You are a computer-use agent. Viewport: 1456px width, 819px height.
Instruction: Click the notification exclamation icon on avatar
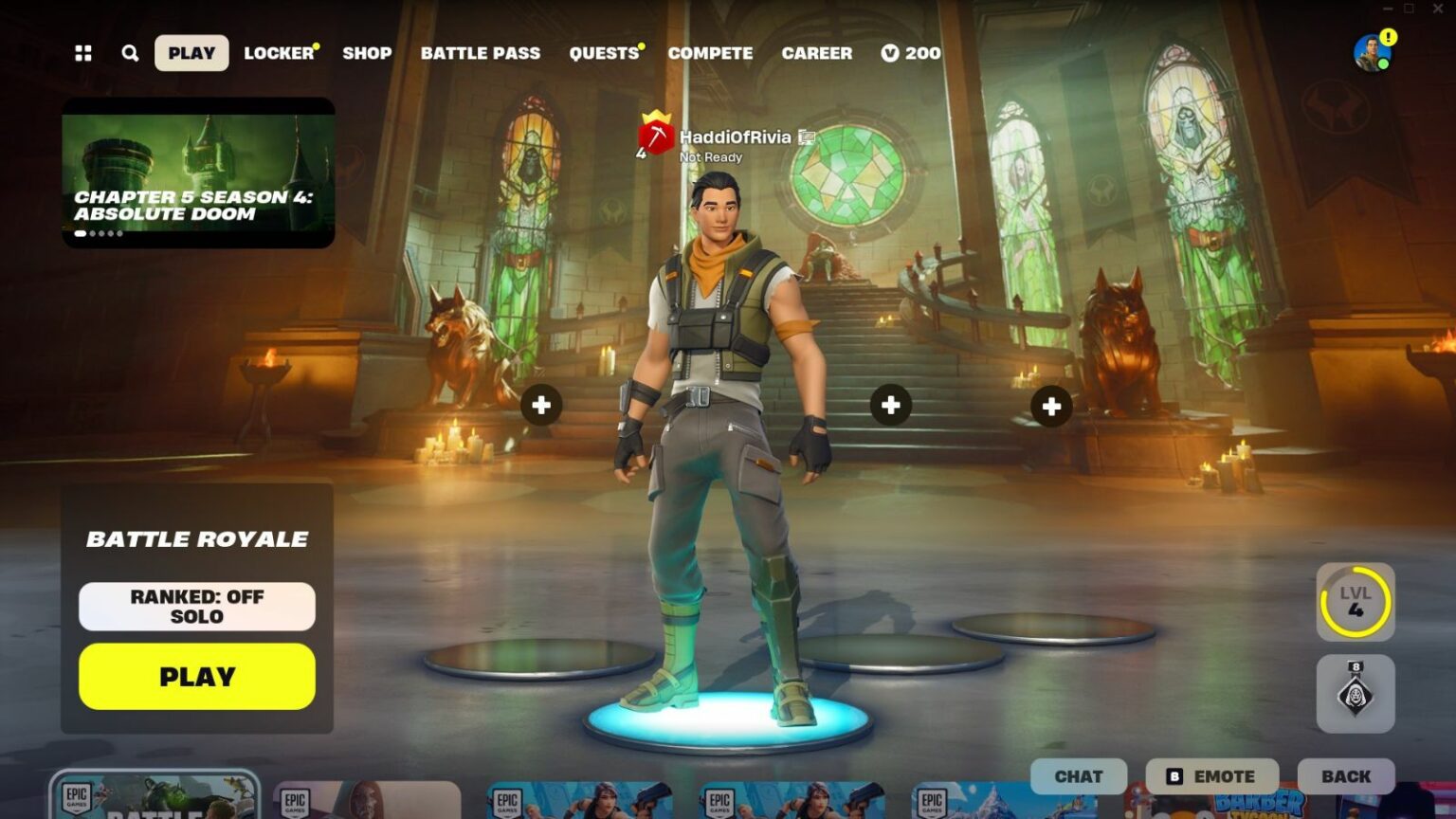point(1387,36)
